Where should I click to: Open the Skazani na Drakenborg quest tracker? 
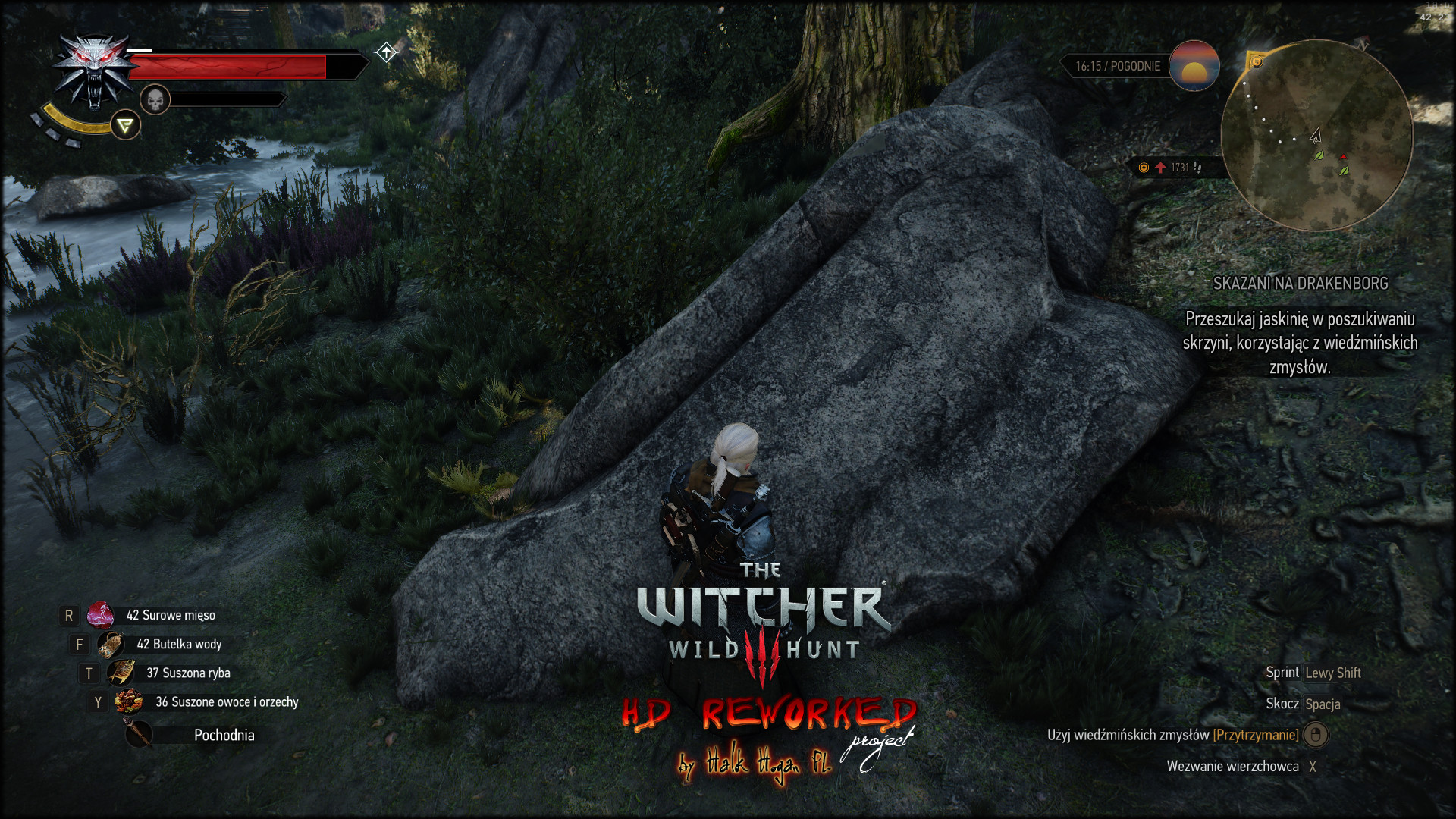[1300, 284]
